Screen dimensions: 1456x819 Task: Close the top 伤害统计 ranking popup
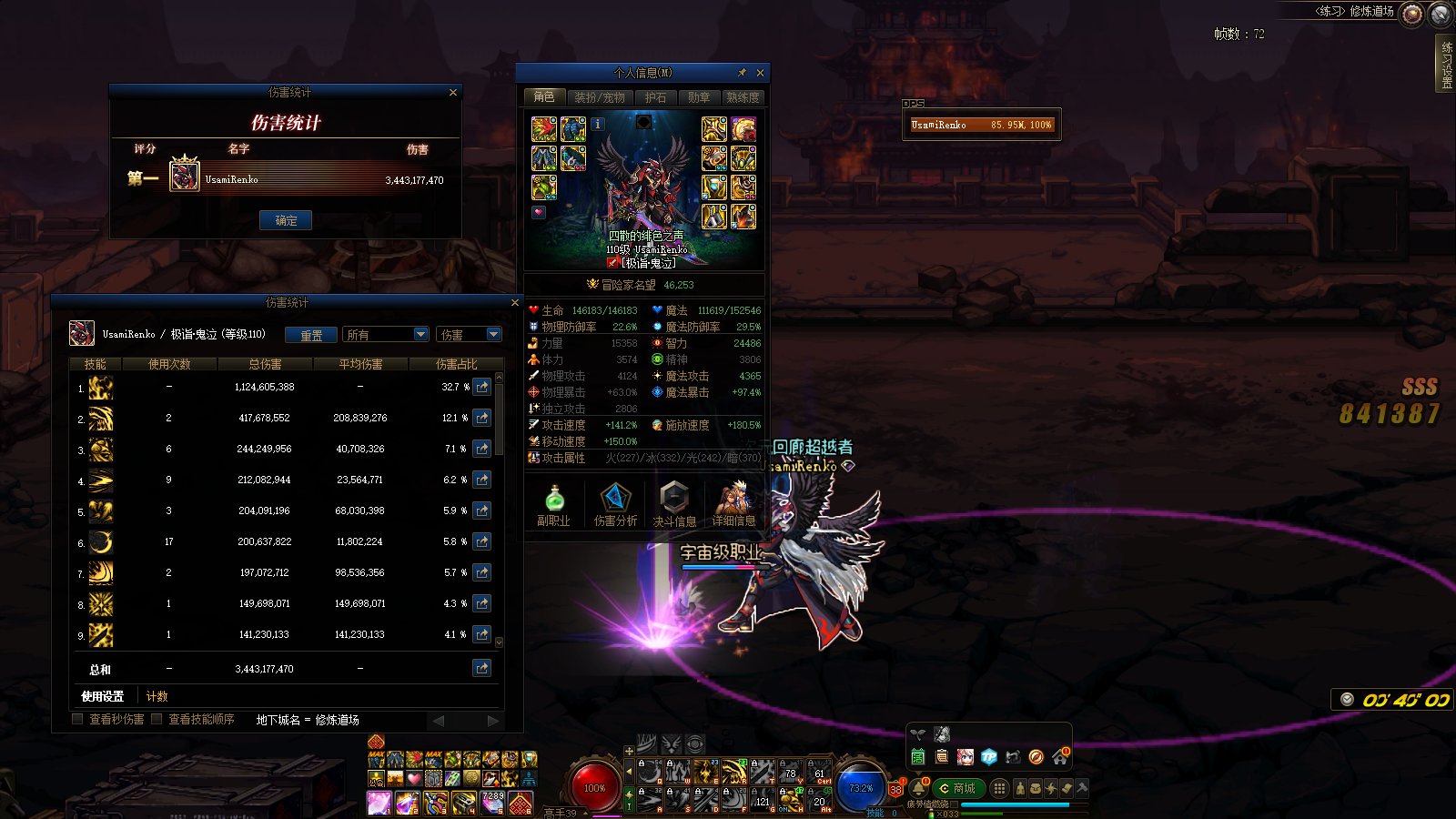pyautogui.click(x=453, y=93)
